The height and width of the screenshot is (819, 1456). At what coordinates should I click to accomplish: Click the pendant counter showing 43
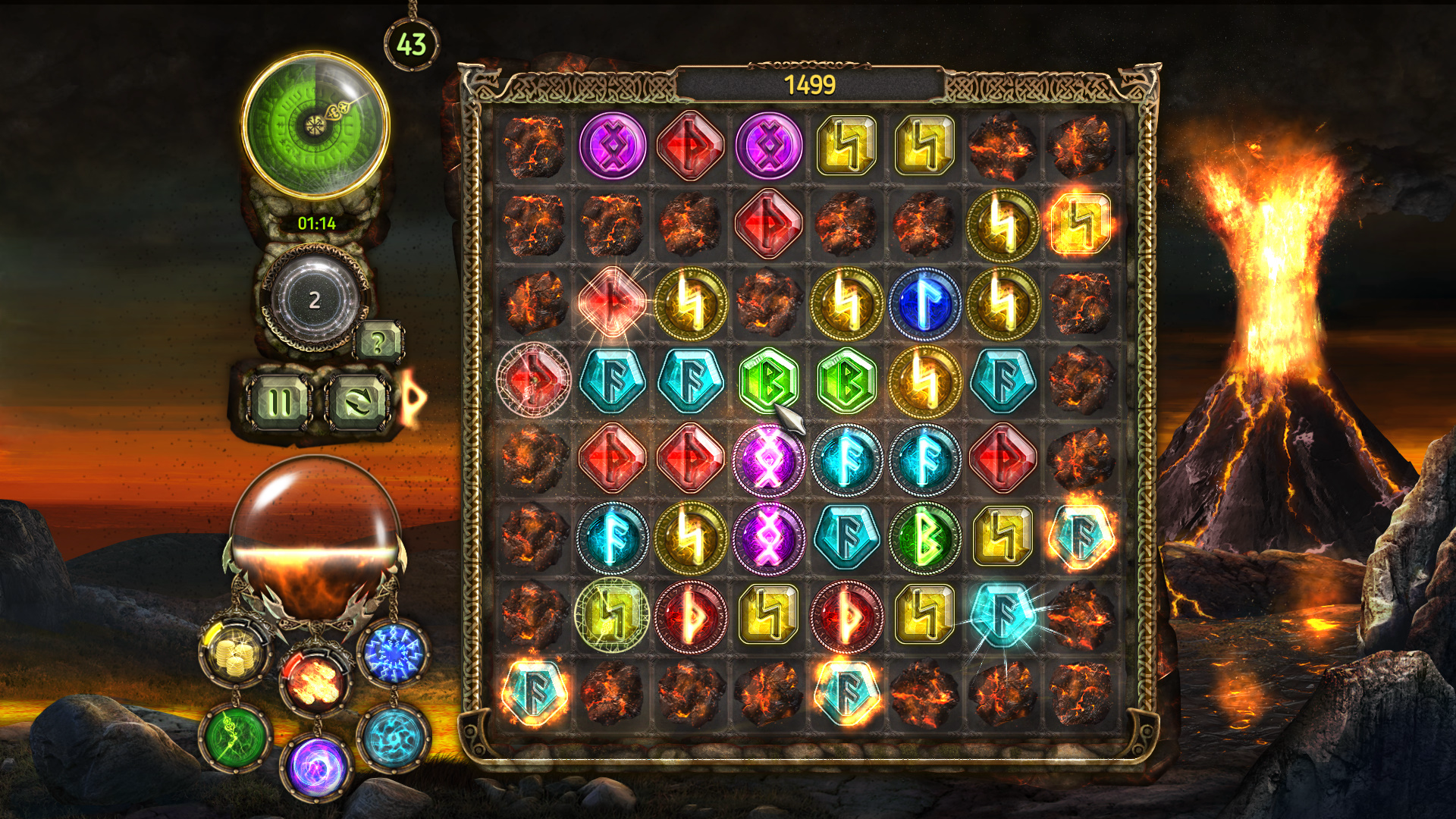click(x=409, y=43)
